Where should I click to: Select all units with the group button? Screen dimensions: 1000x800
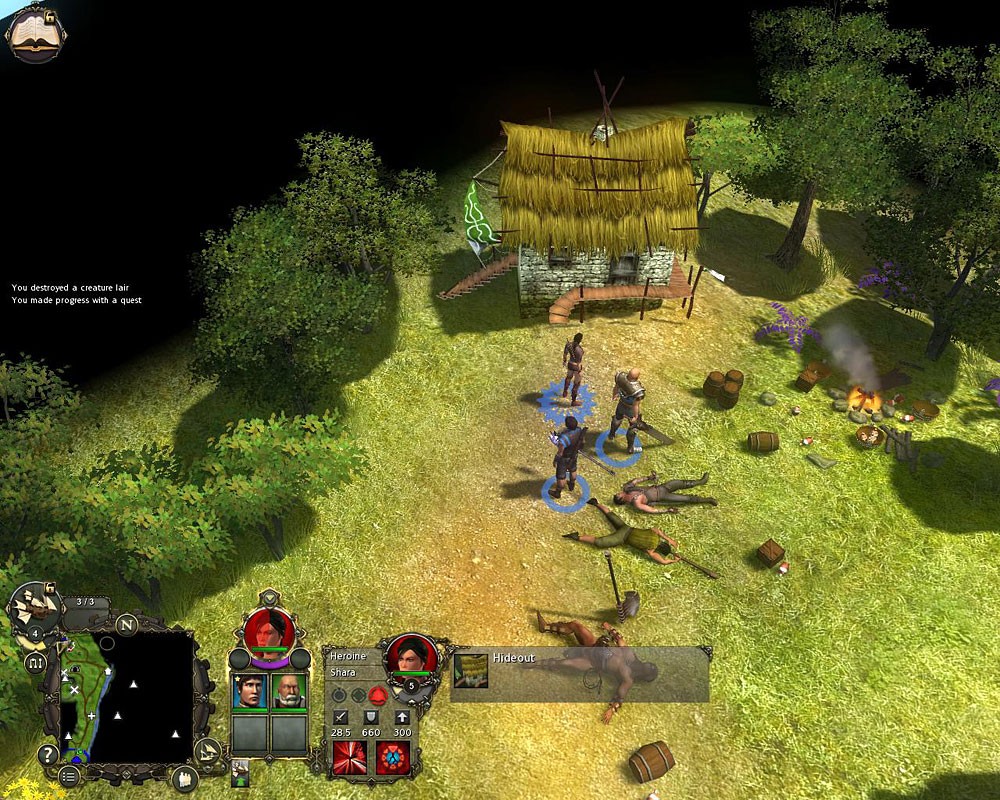184,779
